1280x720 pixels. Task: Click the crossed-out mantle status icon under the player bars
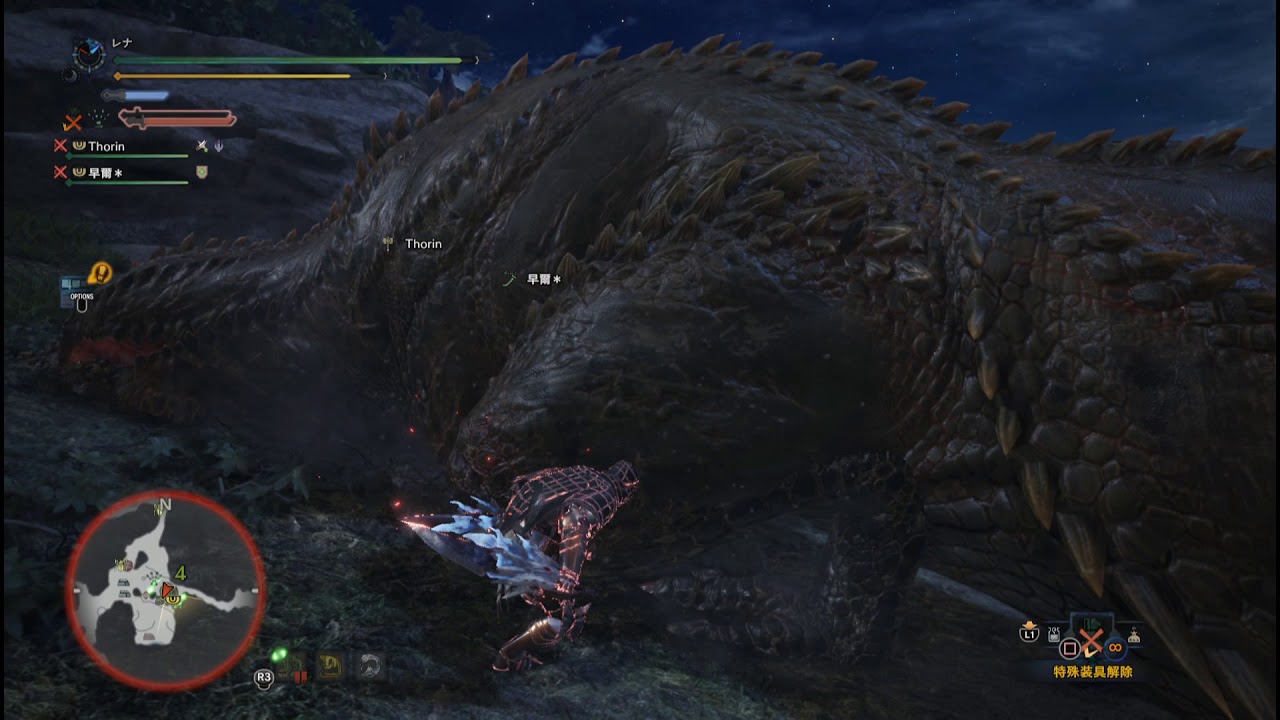point(73,122)
